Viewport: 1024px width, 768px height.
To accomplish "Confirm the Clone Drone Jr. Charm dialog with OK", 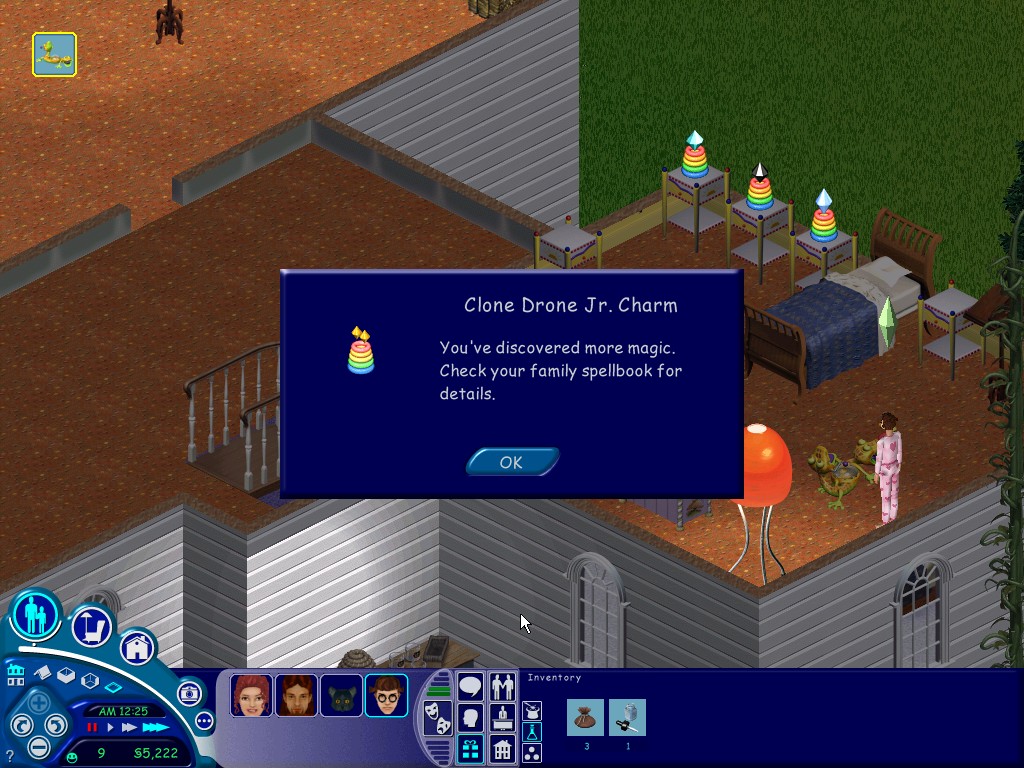I will click(x=511, y=462).
